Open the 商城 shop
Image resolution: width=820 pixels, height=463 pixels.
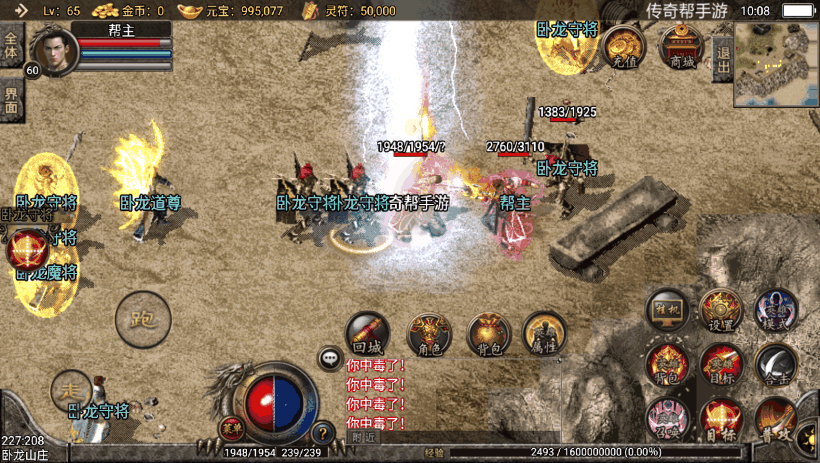683,46
